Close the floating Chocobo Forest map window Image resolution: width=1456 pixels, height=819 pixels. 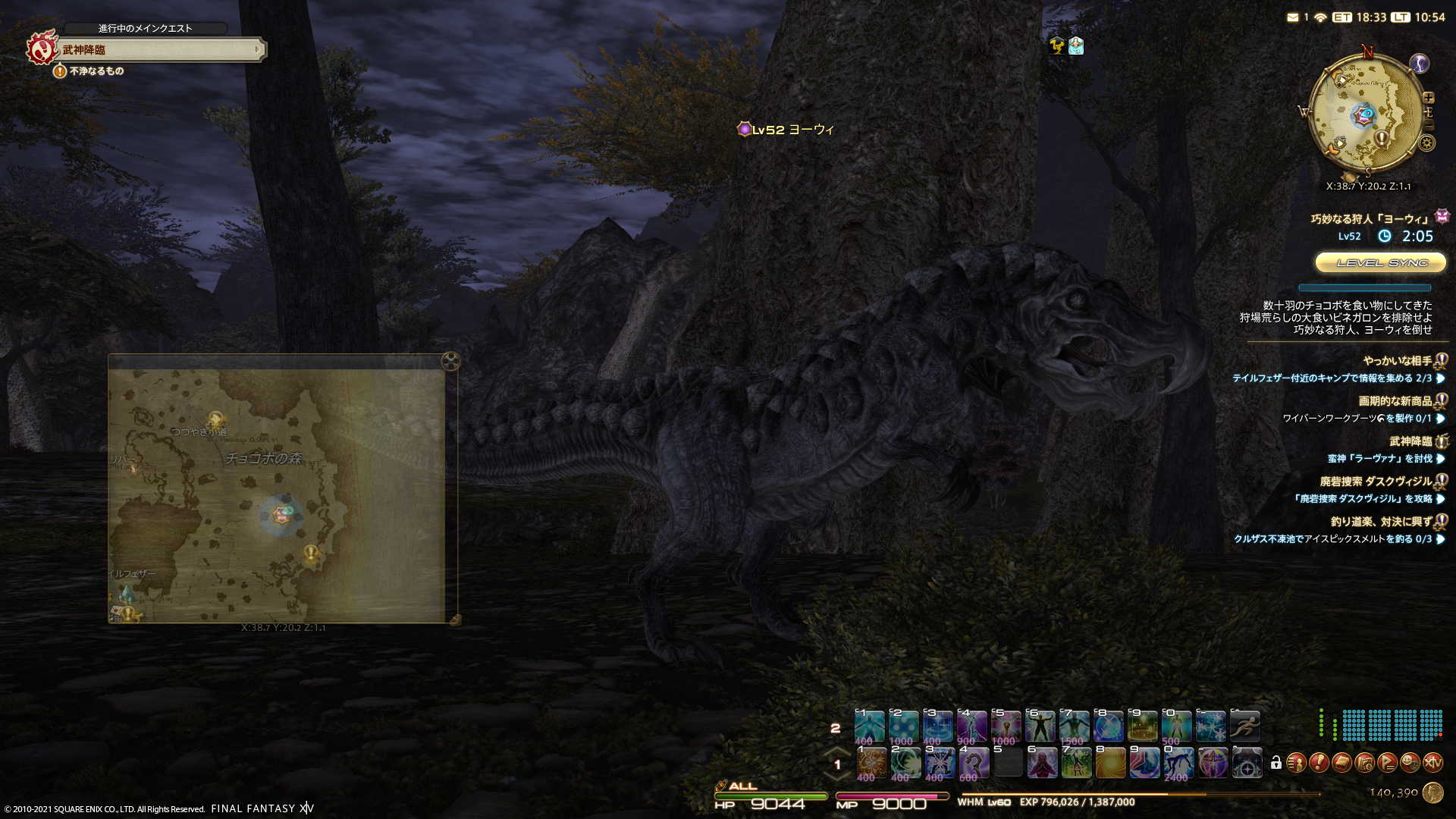point(450,361)
